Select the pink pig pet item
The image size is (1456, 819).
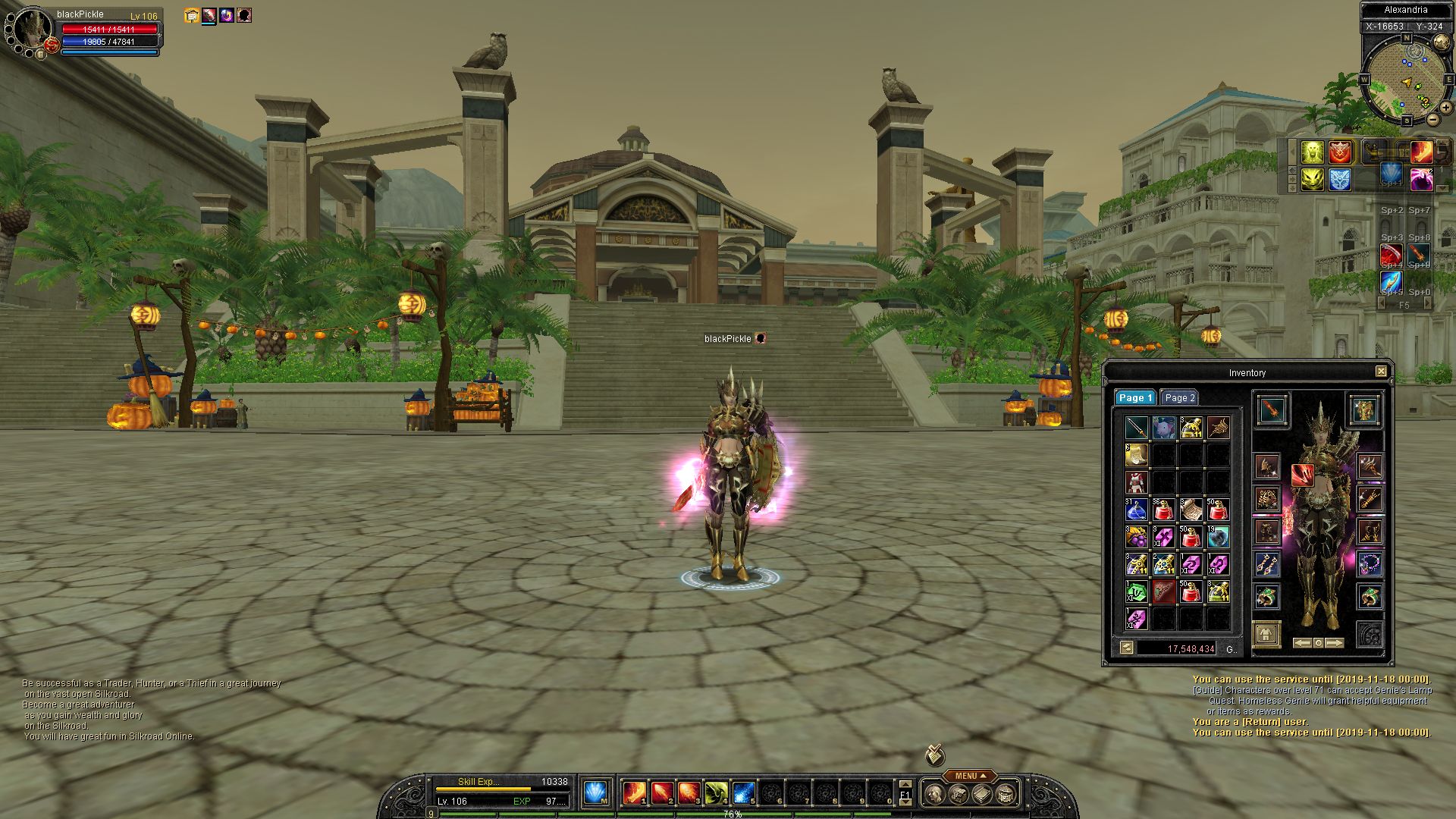[1163, 428]
